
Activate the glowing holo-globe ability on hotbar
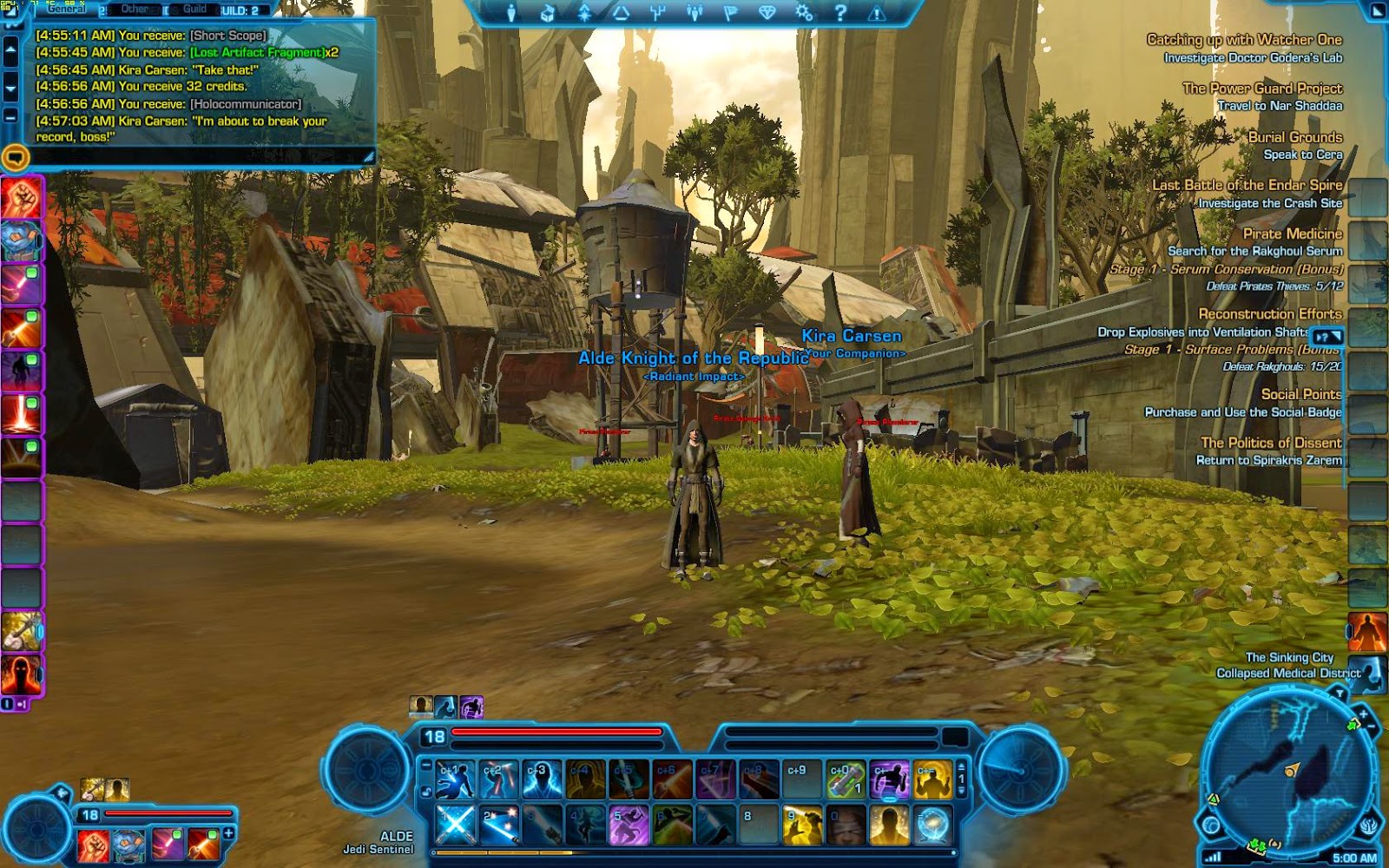[x=932, y=825]
